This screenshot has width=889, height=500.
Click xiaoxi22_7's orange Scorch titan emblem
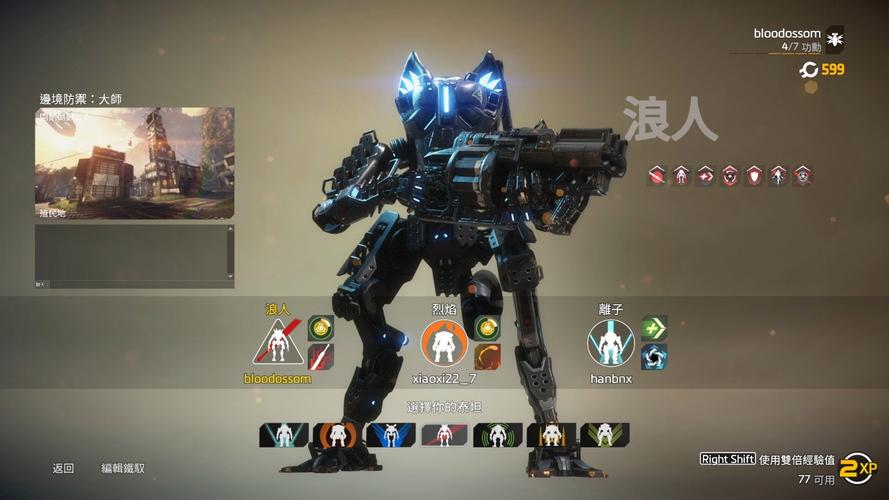[444, 343]
